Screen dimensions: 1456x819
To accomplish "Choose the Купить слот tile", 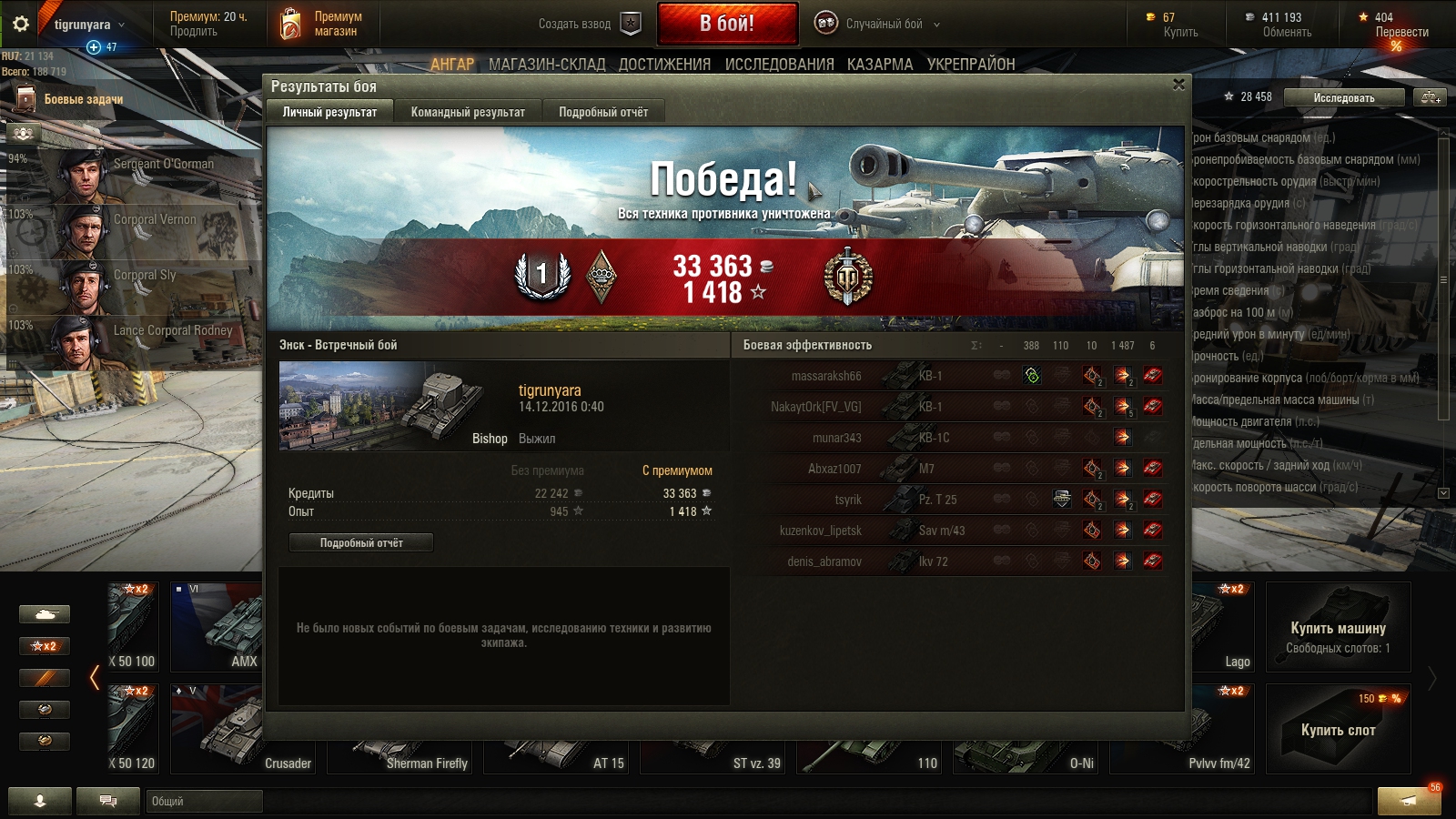I will tap(1338, 730).
